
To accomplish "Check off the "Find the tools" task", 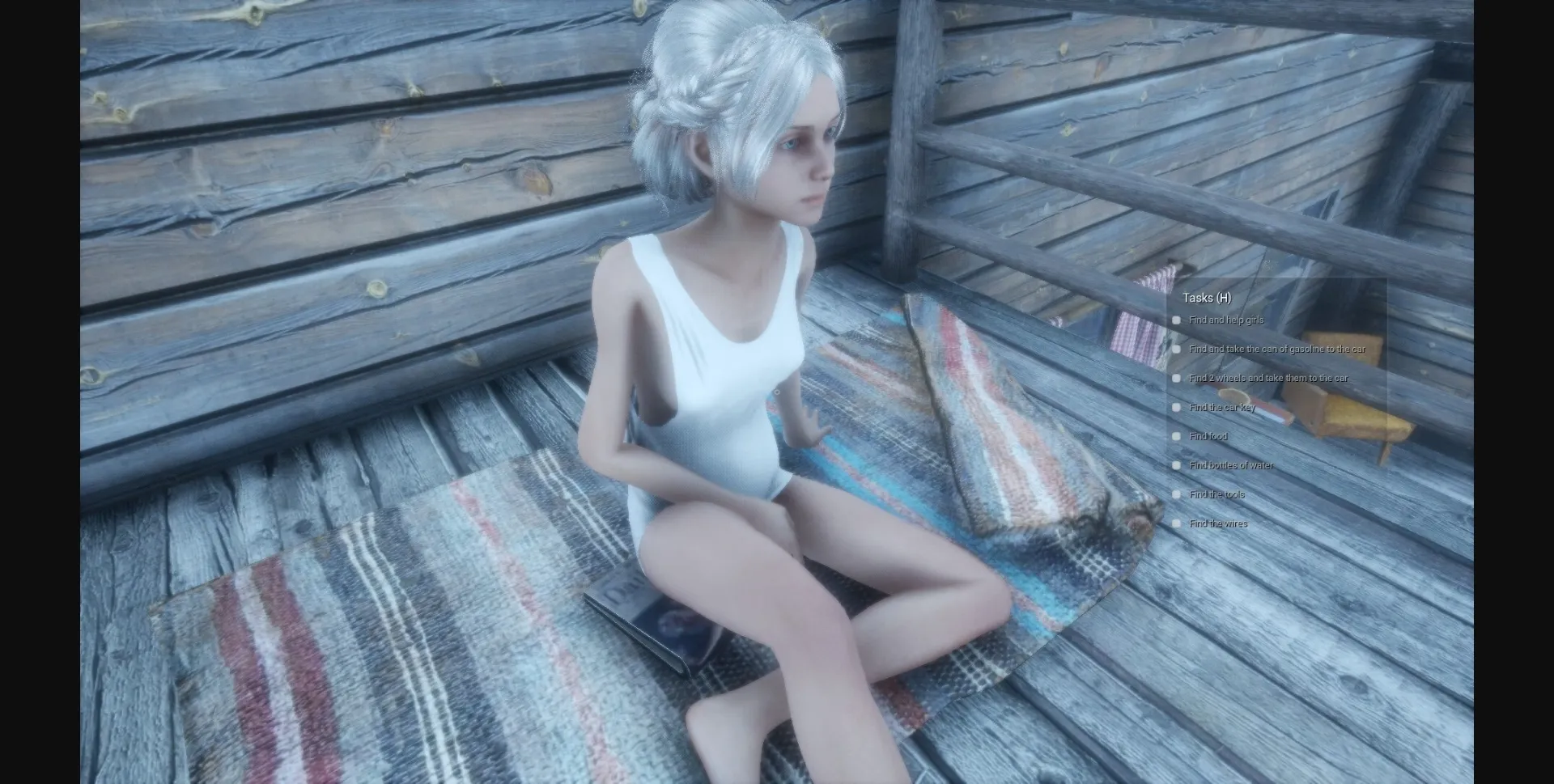I will coord(1176,494).
